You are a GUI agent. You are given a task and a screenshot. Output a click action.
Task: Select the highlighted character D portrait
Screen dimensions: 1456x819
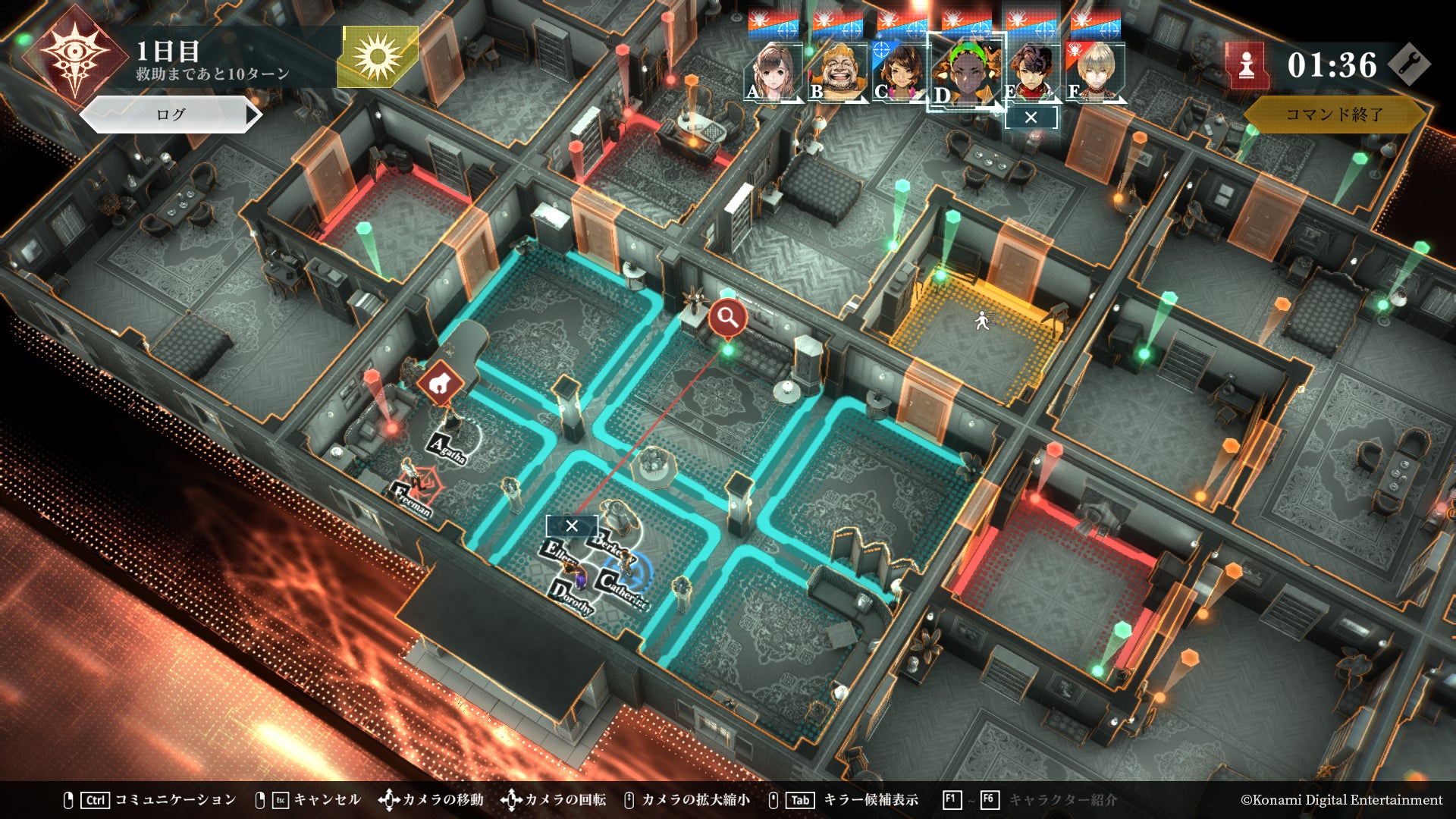[x=965, y=72]
